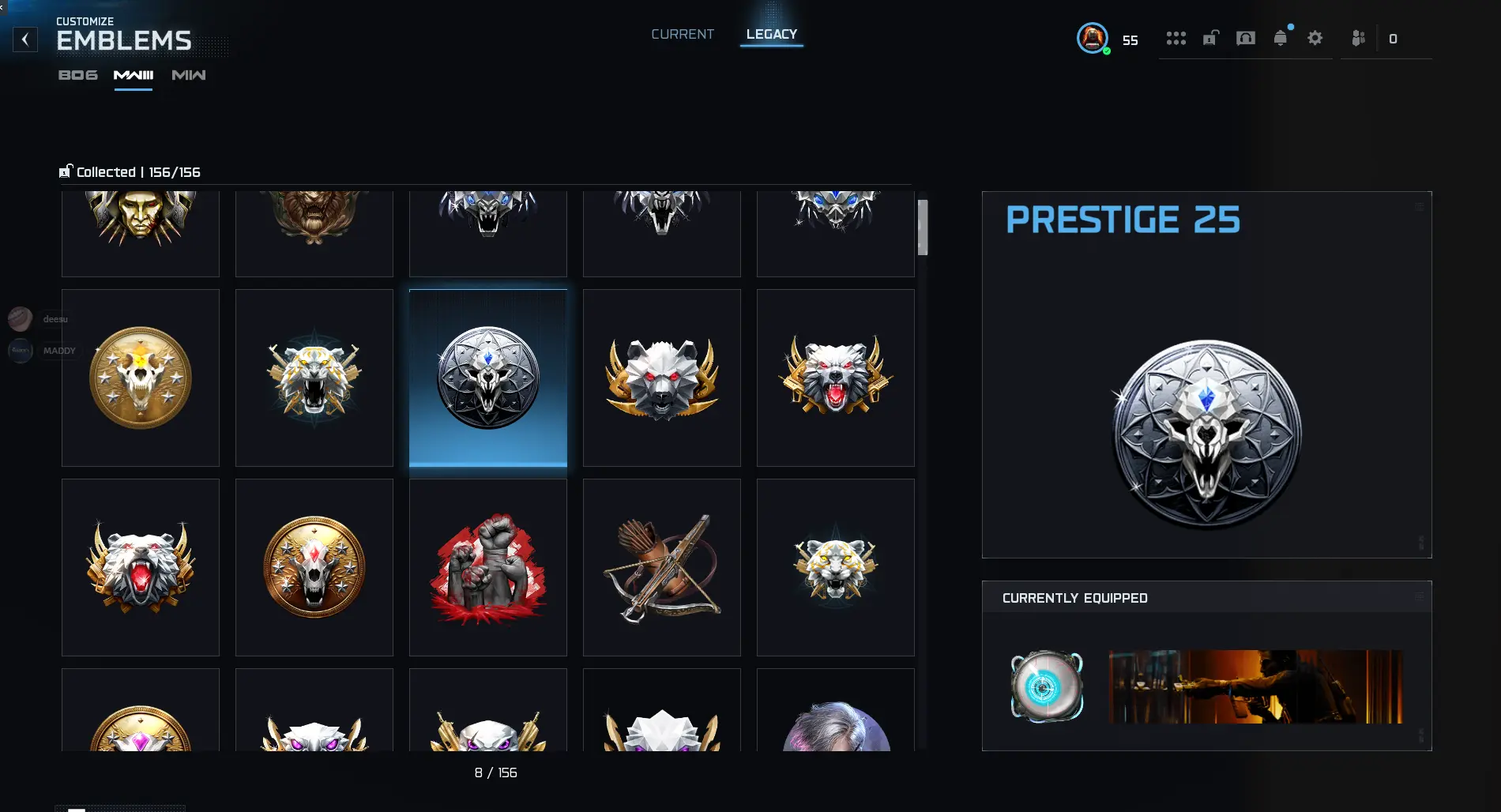Select the MWII emblem category
Viewport: 1501px width, 812px height.
tap(188, 75)
